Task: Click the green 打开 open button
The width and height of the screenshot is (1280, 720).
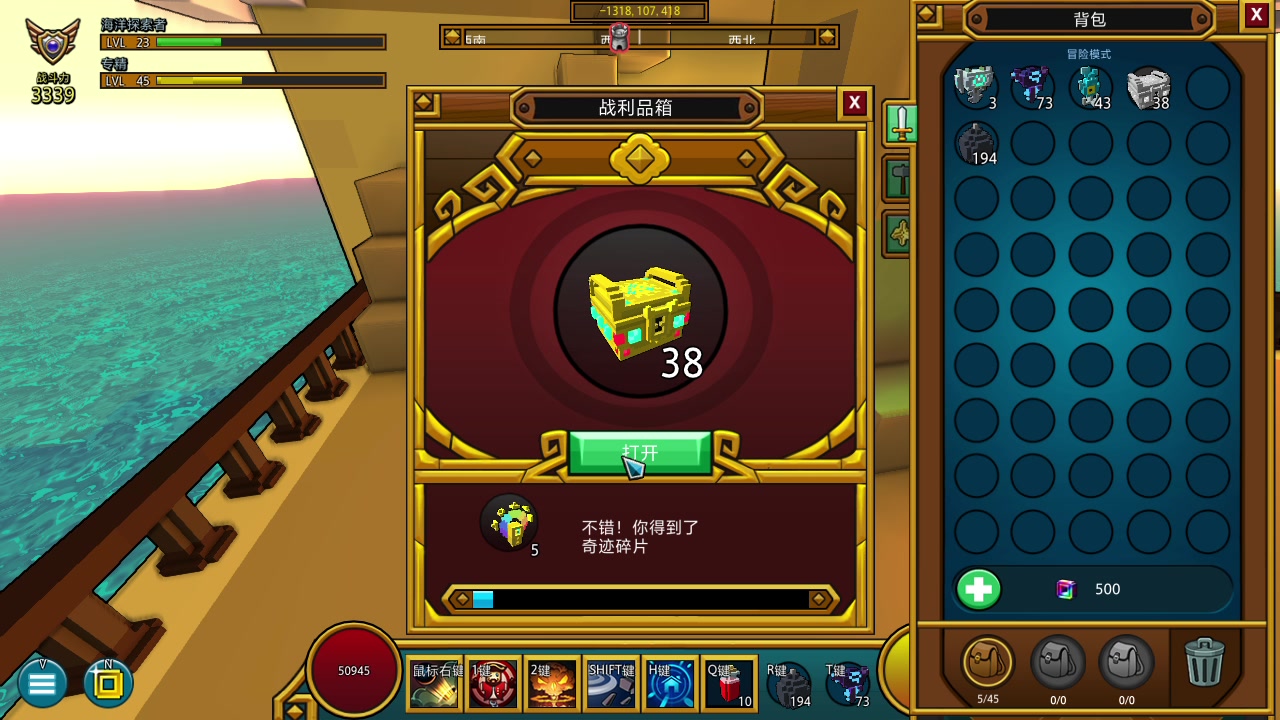Action: tap(640, 453)
